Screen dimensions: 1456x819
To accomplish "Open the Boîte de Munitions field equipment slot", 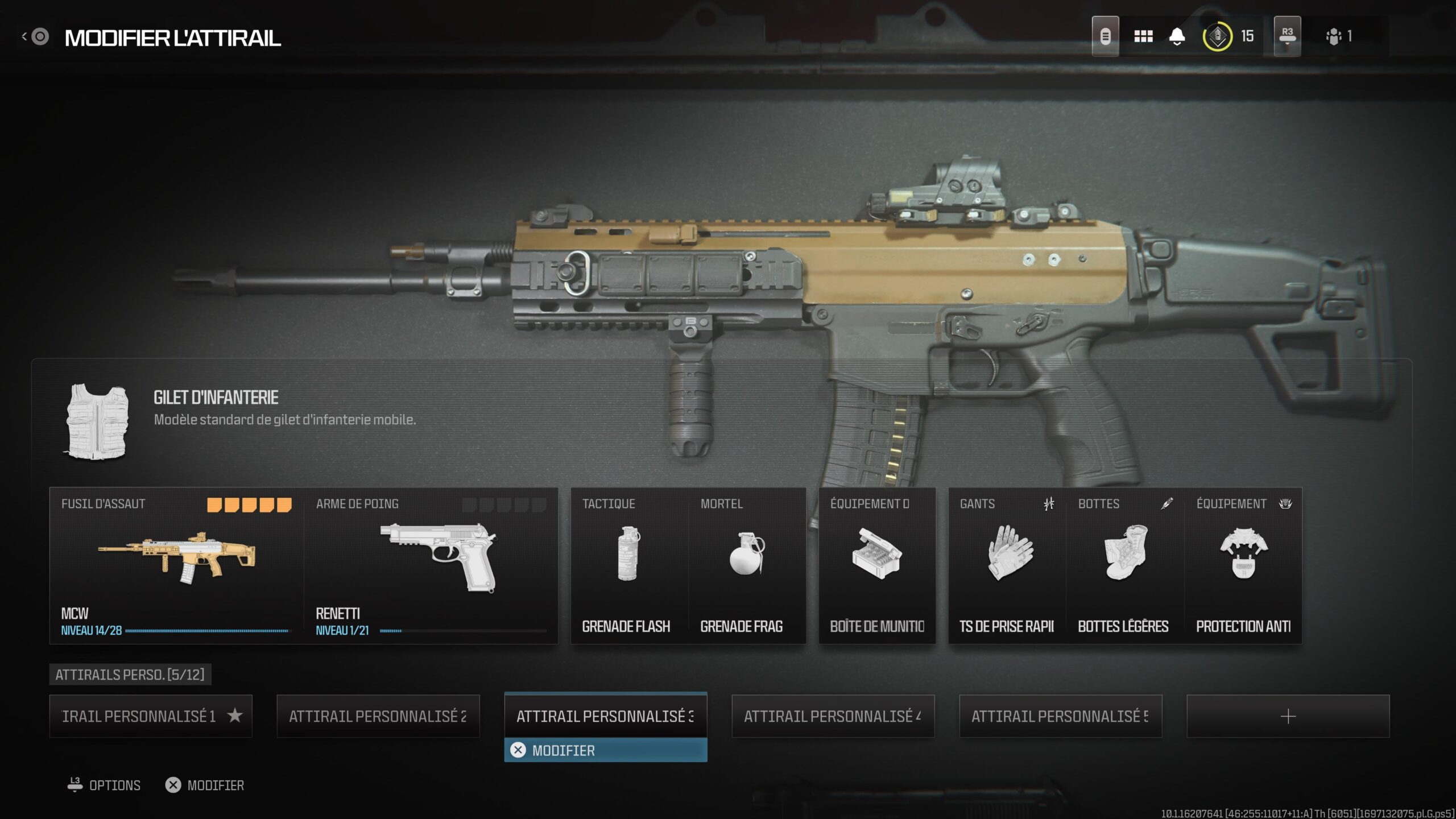I will [x=877, y=565].
